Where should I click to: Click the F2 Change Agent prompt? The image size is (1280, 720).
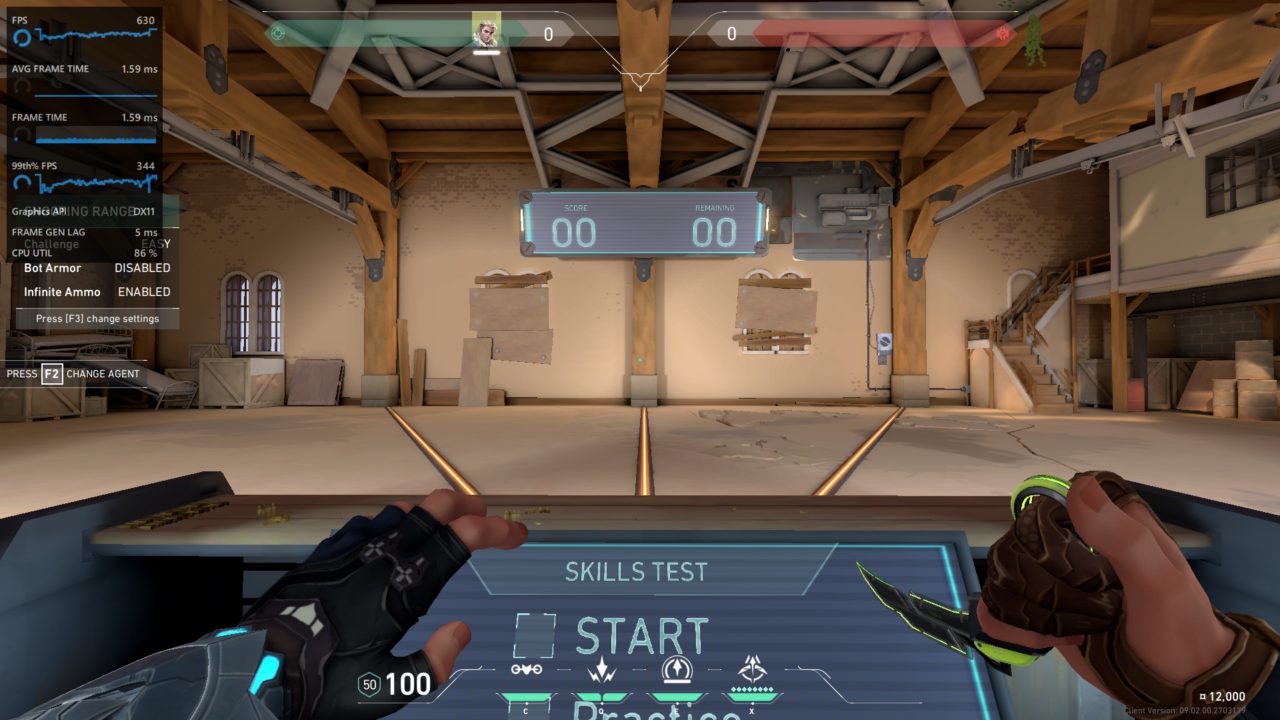pos(75,373)
